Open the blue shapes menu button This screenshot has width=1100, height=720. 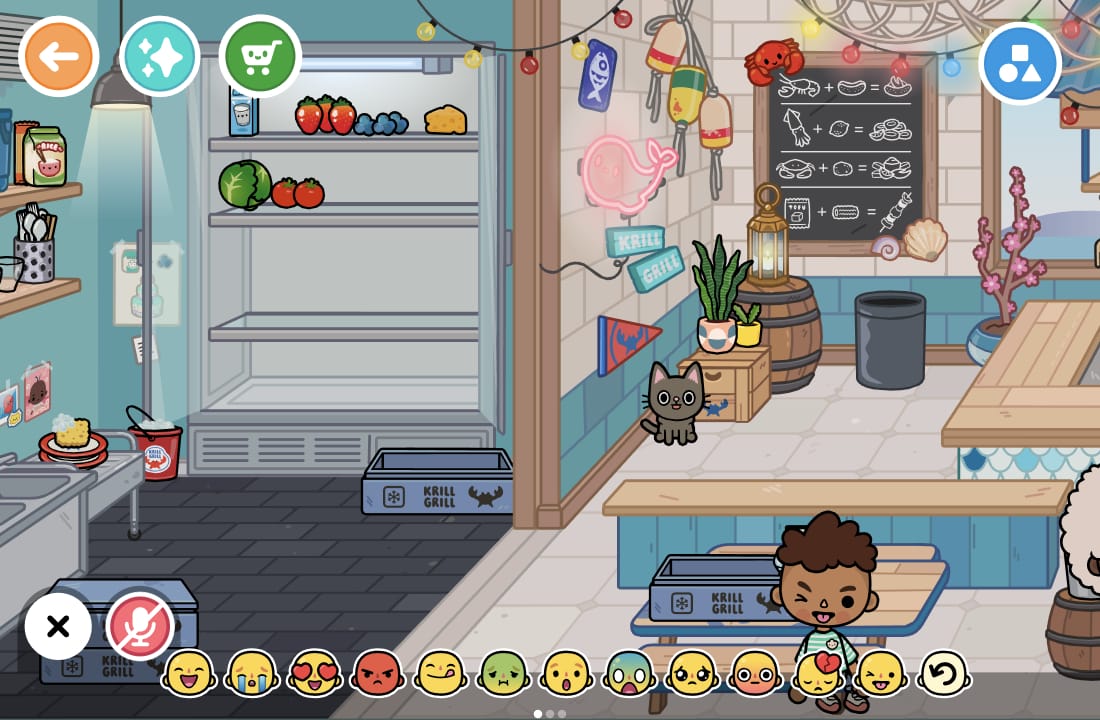(1020, 63)
